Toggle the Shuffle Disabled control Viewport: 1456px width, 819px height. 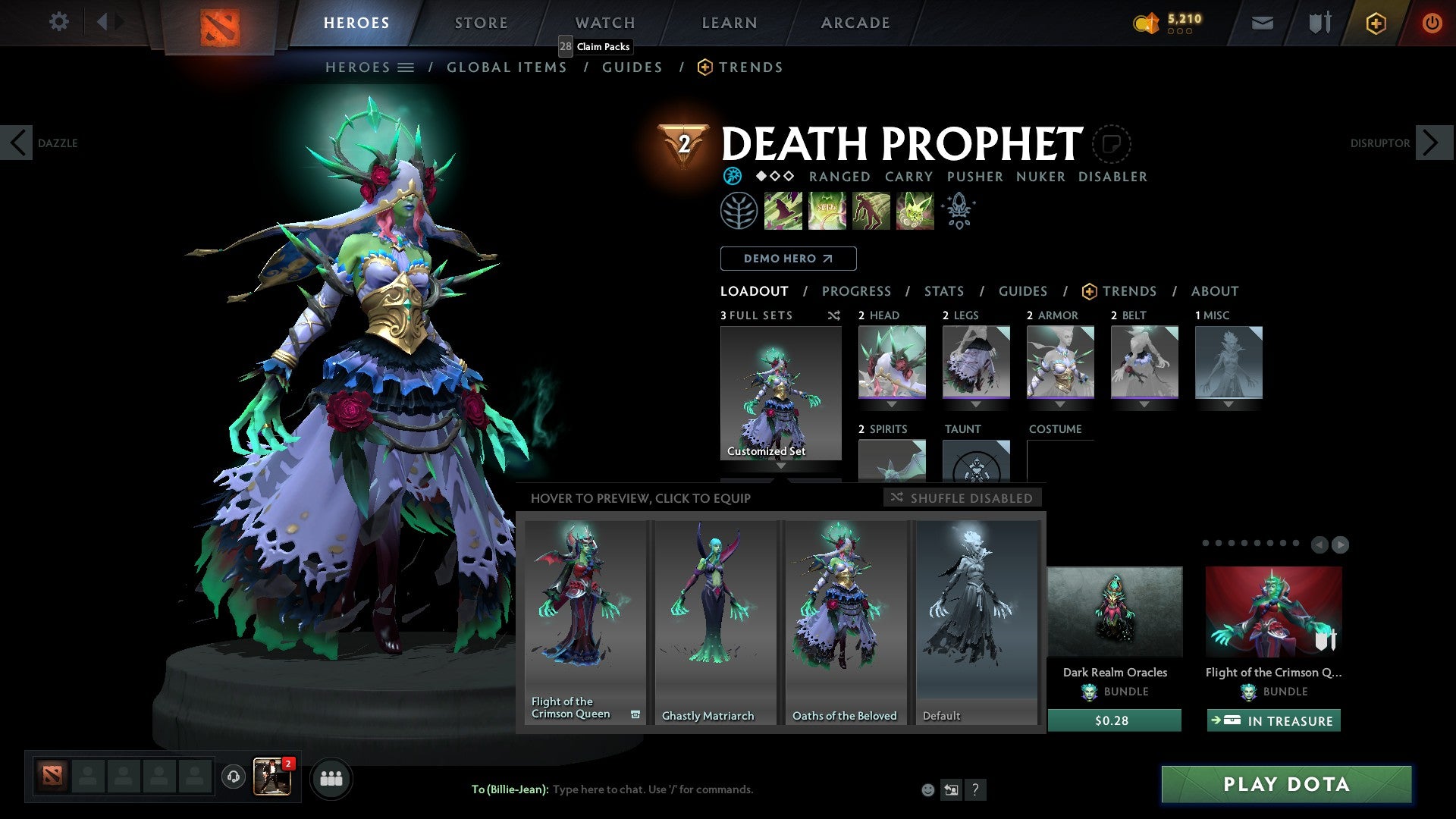click(962, 497)
